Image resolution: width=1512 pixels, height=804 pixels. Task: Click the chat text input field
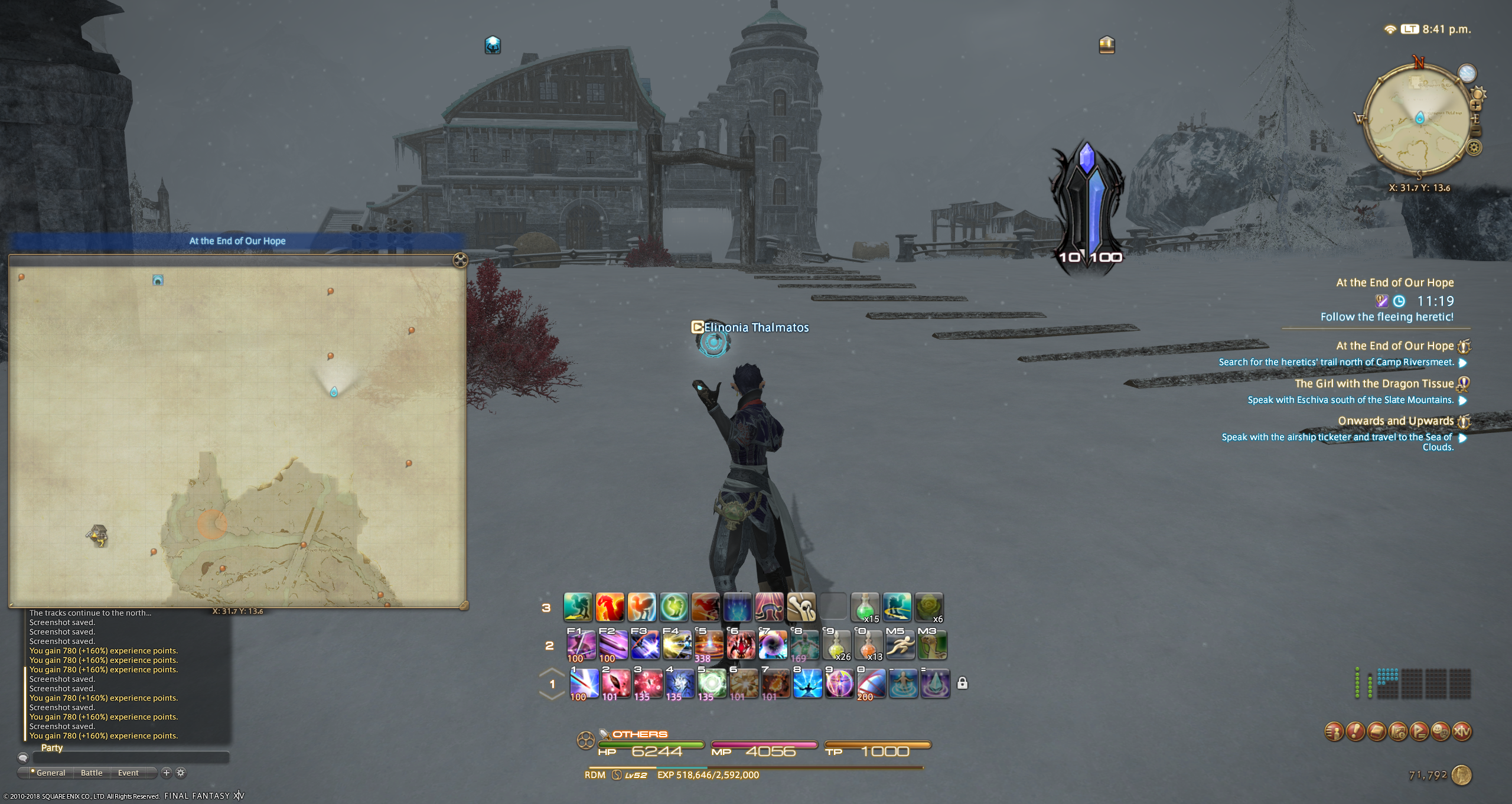[x=130, y=757]
